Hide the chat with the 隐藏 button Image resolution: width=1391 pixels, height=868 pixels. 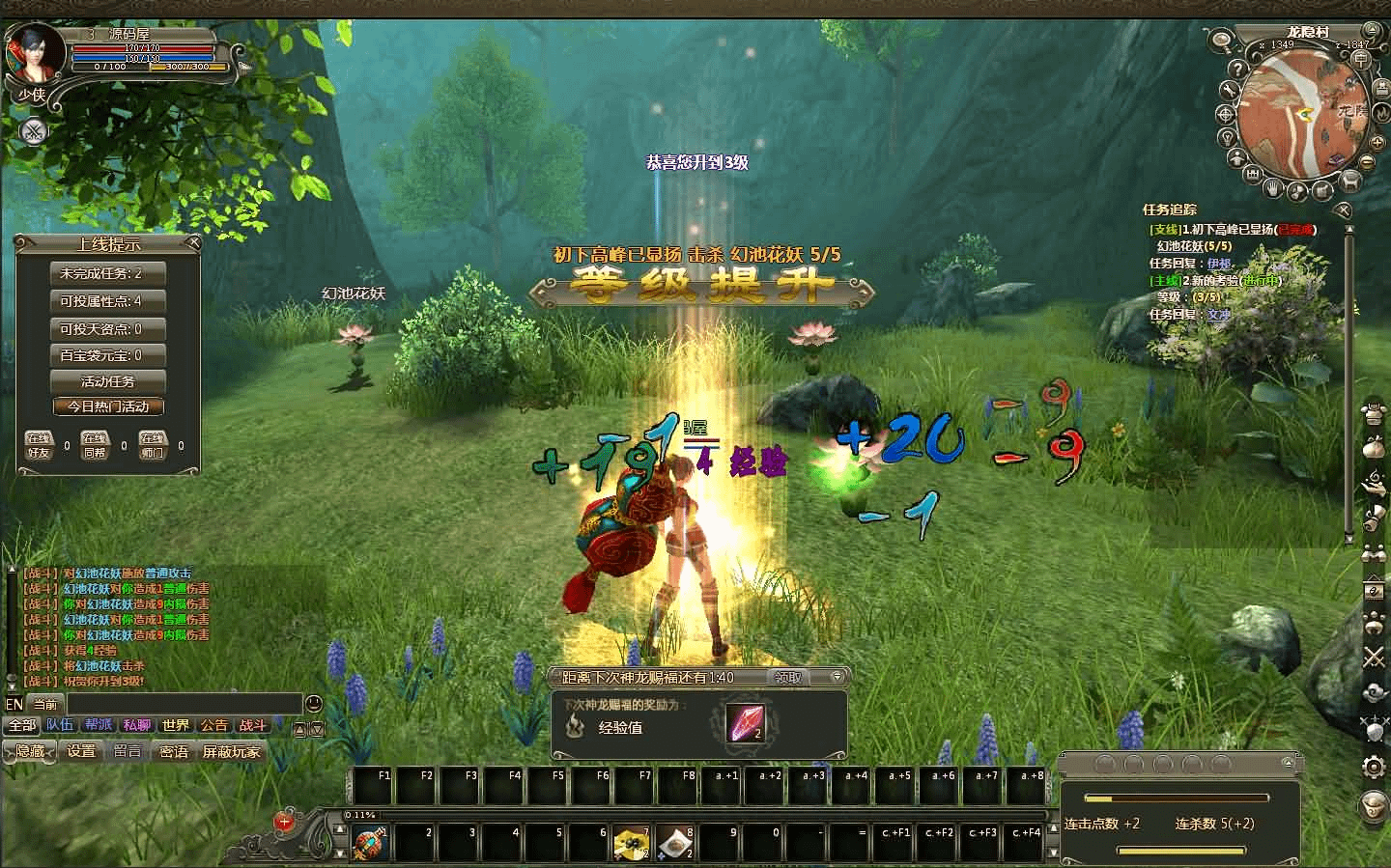30,751
